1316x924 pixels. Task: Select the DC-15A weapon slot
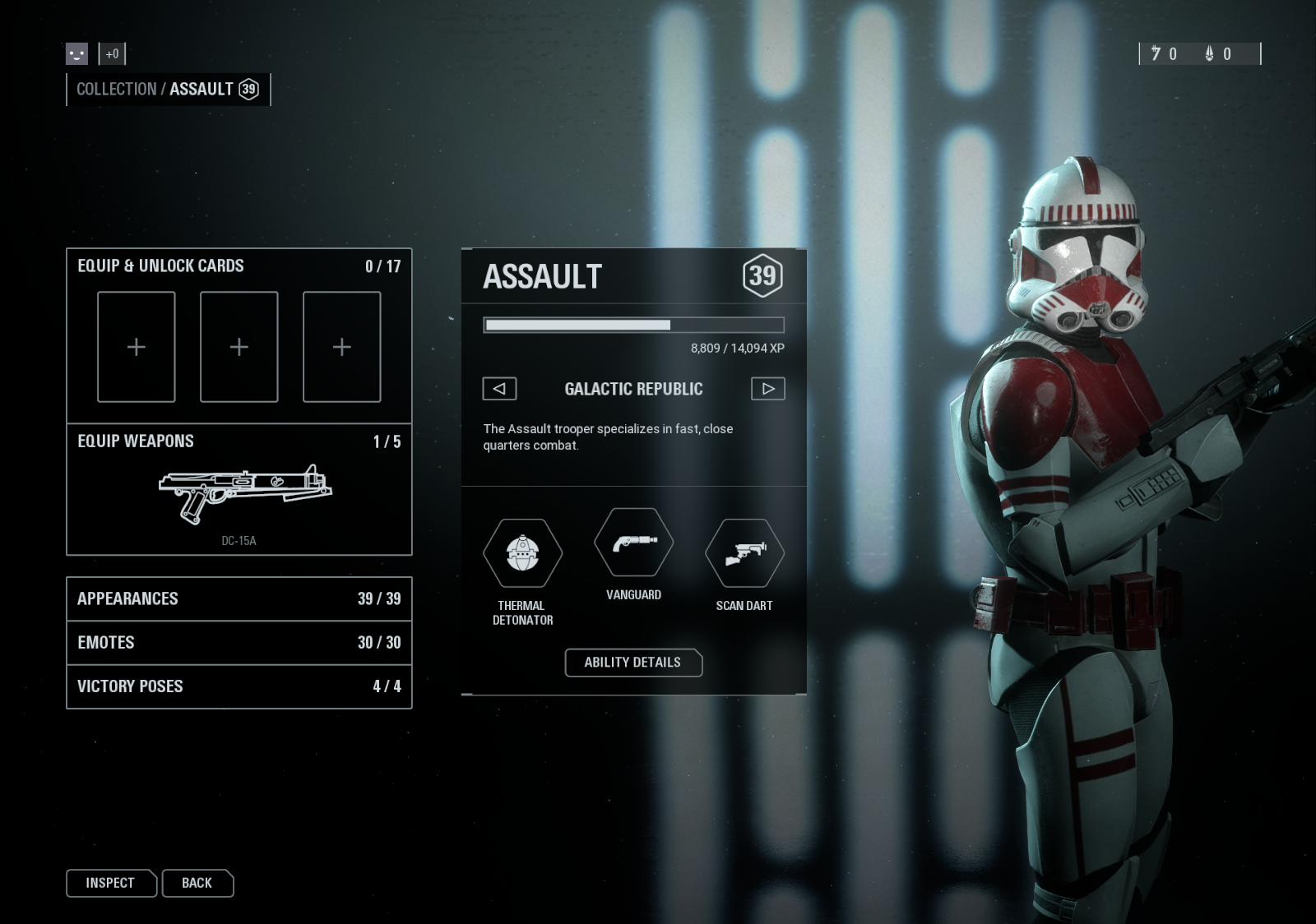click(244, 497)
